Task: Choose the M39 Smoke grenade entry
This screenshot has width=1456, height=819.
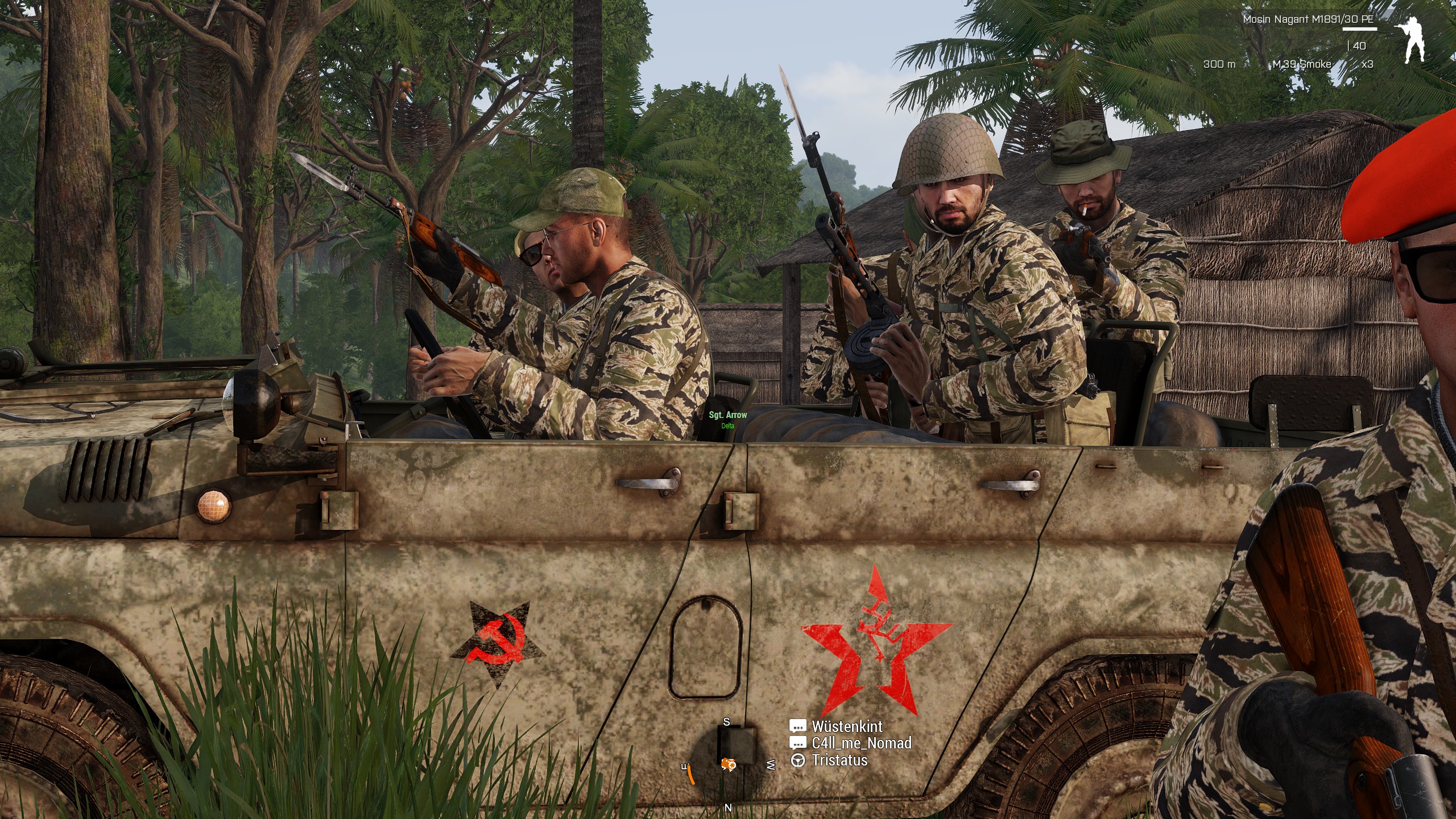Action: click(1301, 64)
